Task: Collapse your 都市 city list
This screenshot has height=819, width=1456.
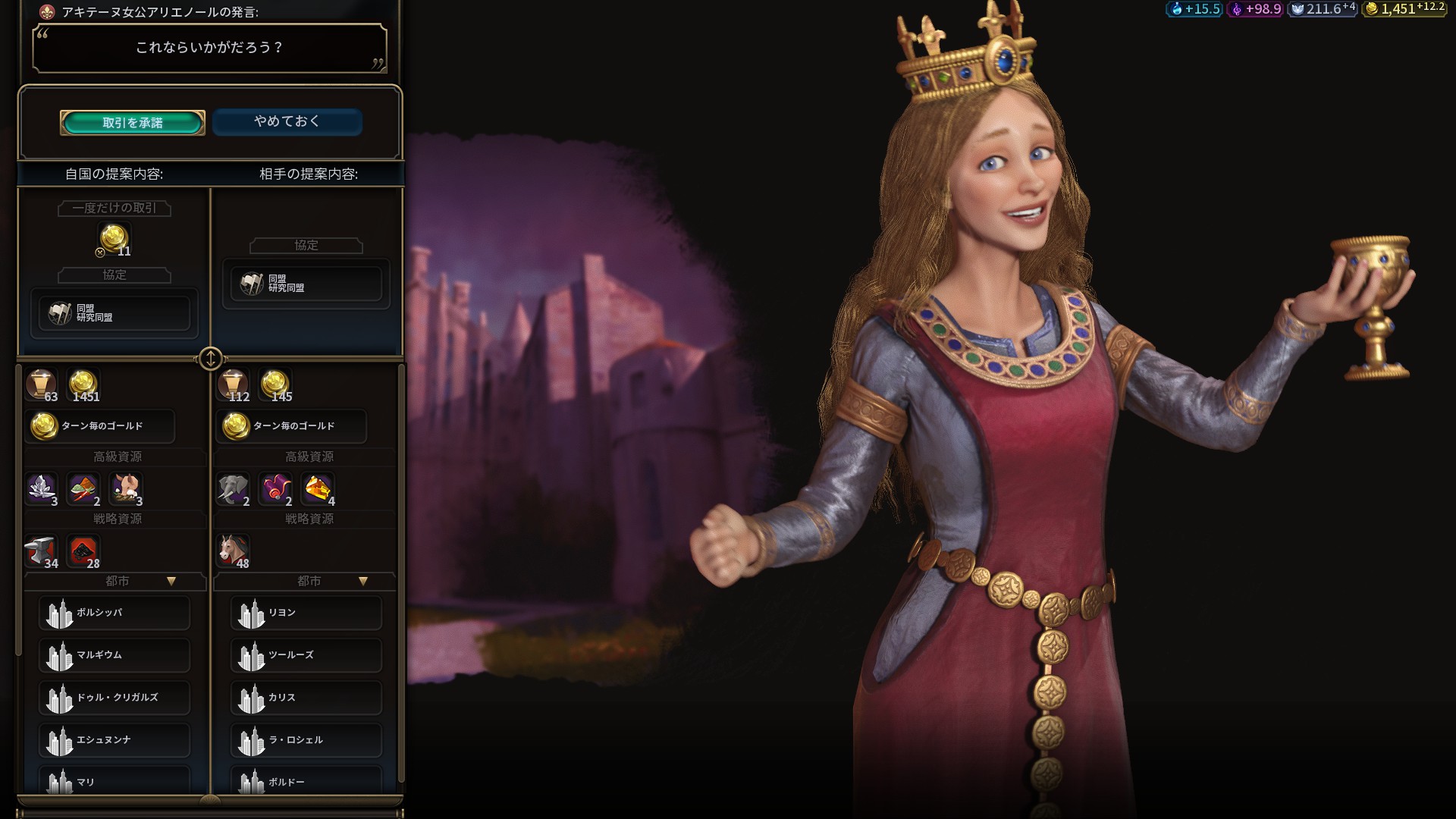Action: click(171, 582)
